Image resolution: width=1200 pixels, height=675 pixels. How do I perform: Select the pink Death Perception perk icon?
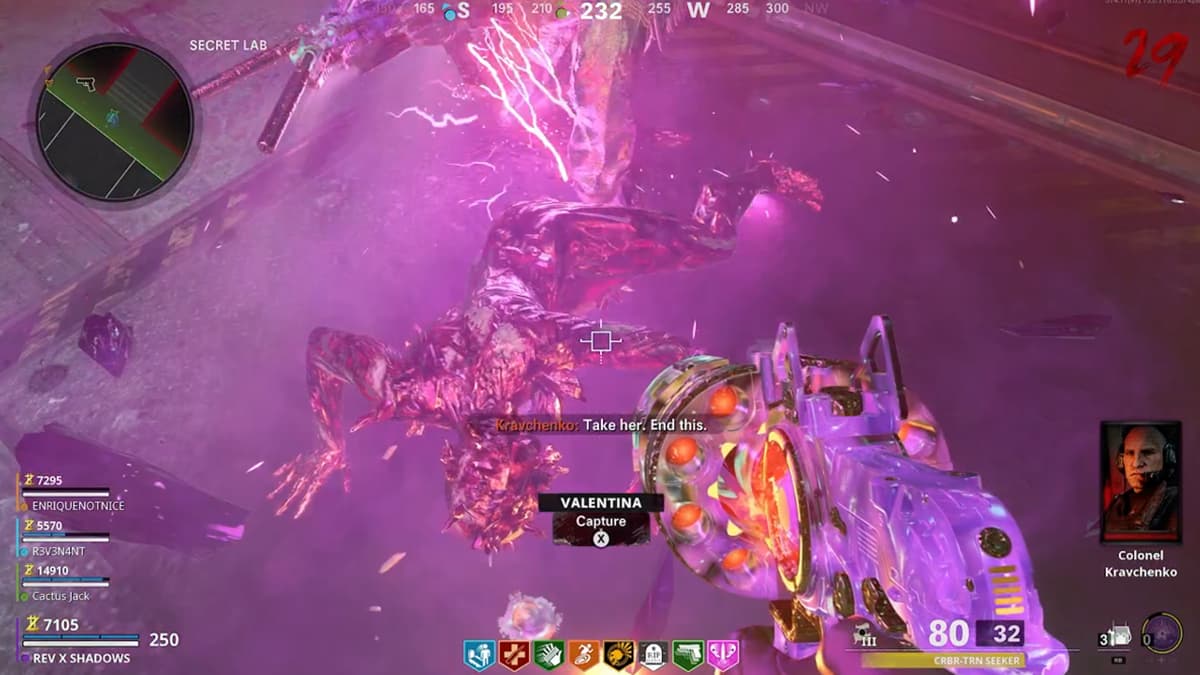click(723, 656)
